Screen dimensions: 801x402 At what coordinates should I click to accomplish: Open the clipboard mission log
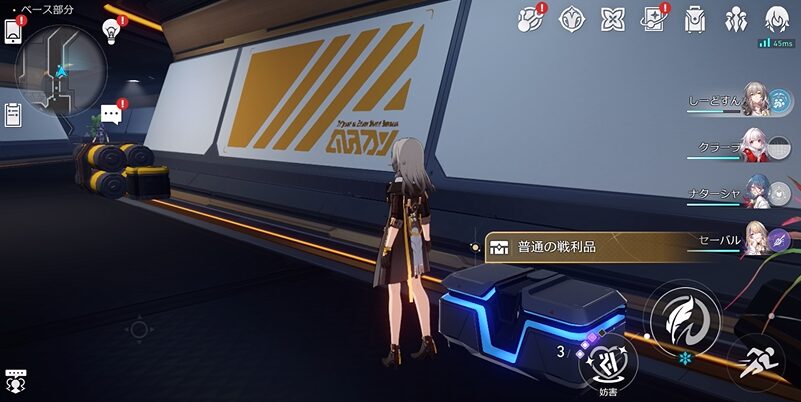tap(14, 116)
